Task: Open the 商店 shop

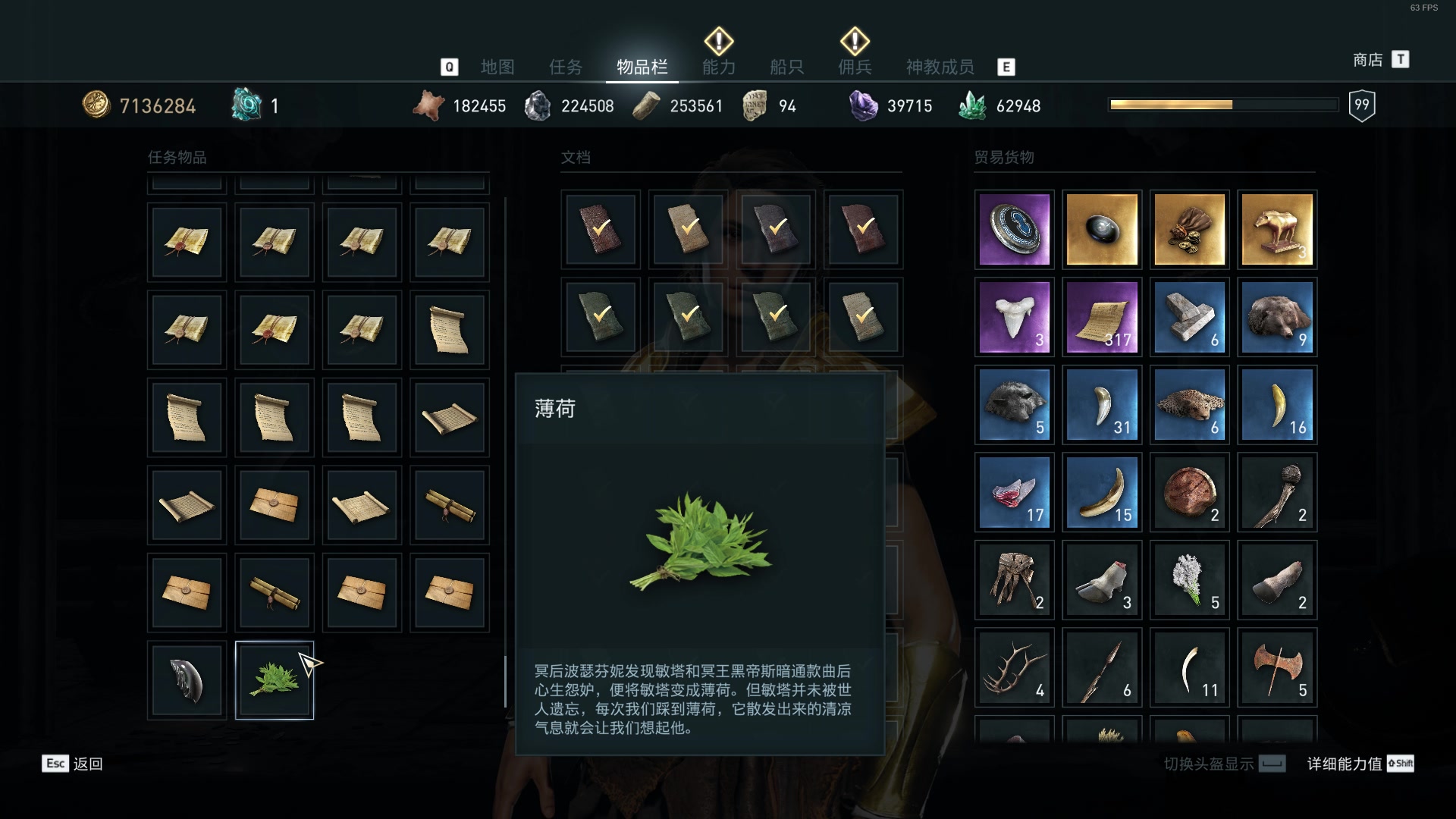Action: 1367,59
